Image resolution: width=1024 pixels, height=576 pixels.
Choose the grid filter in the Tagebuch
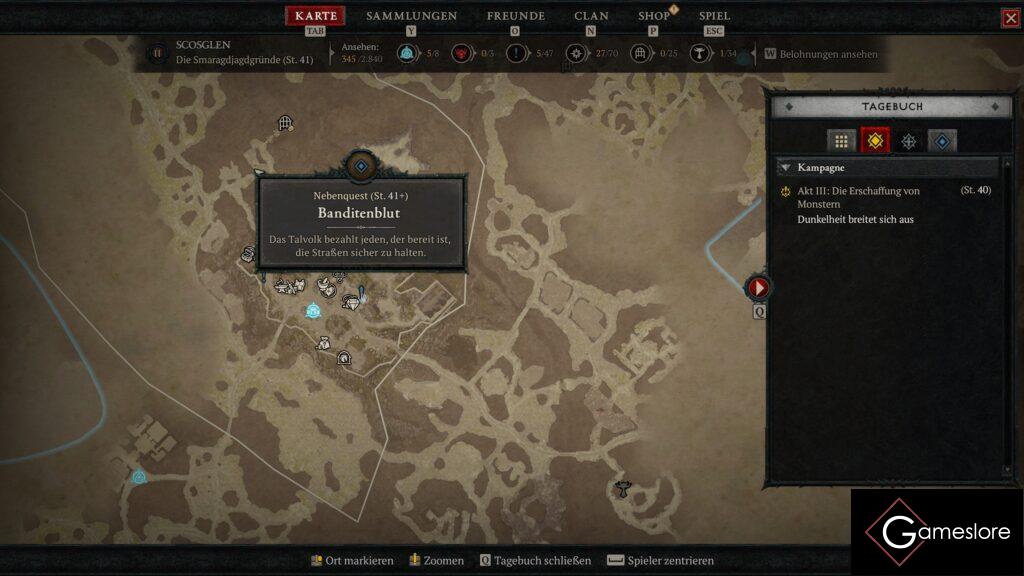(841, 141)
